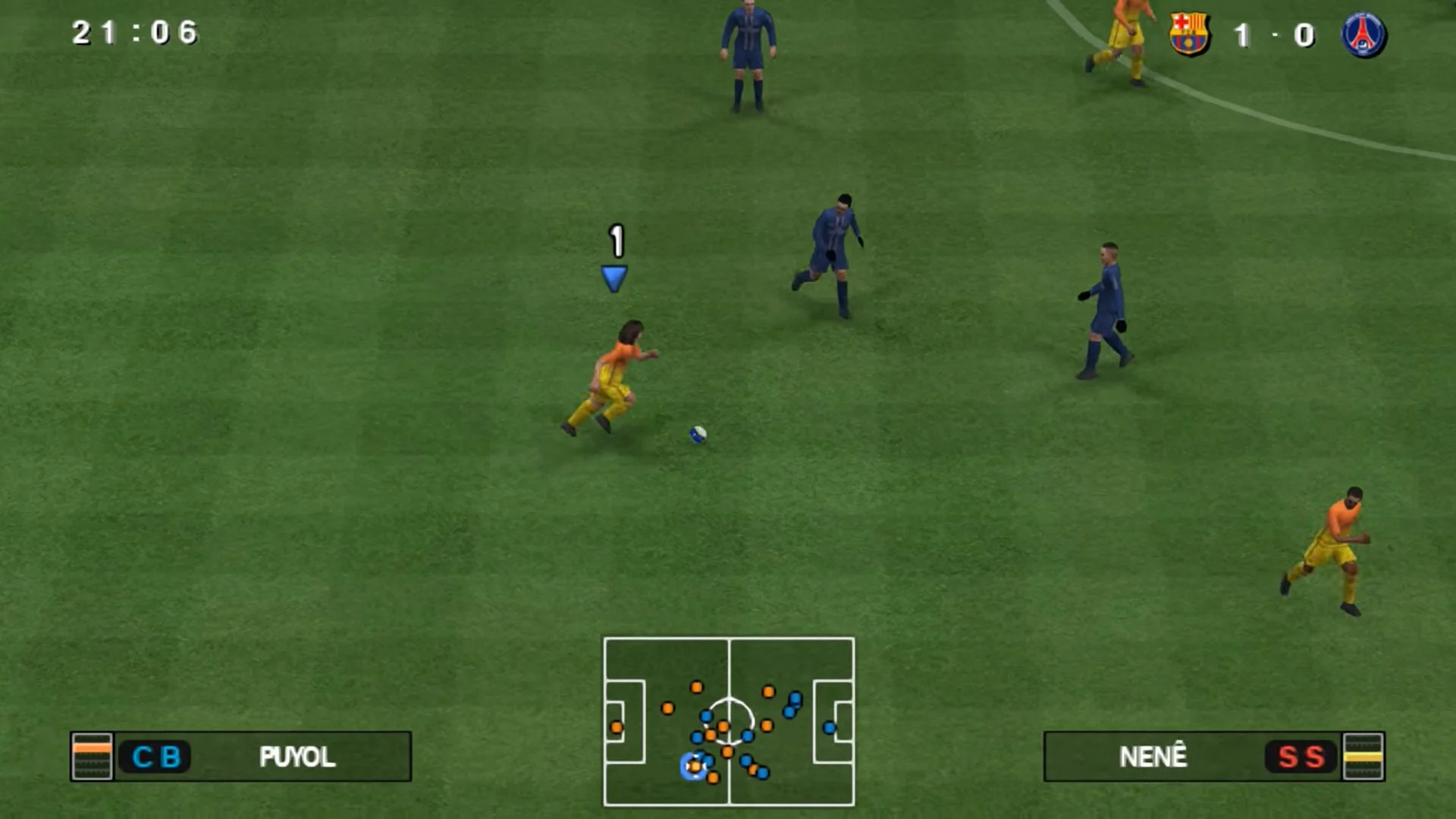Click the player name NENÊ
1456x819 pixels.
pyautogui.click(x=1152, y=756)
